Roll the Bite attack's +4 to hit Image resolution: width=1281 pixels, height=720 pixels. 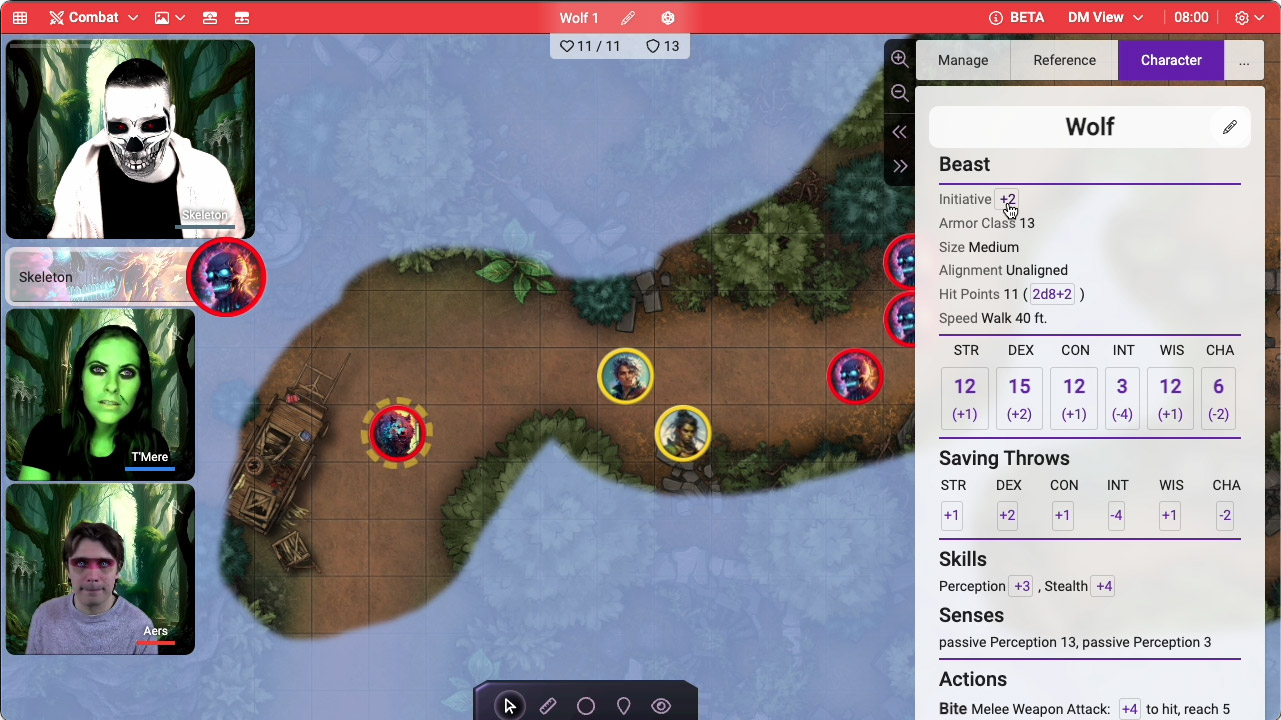tap(1129, 709)
